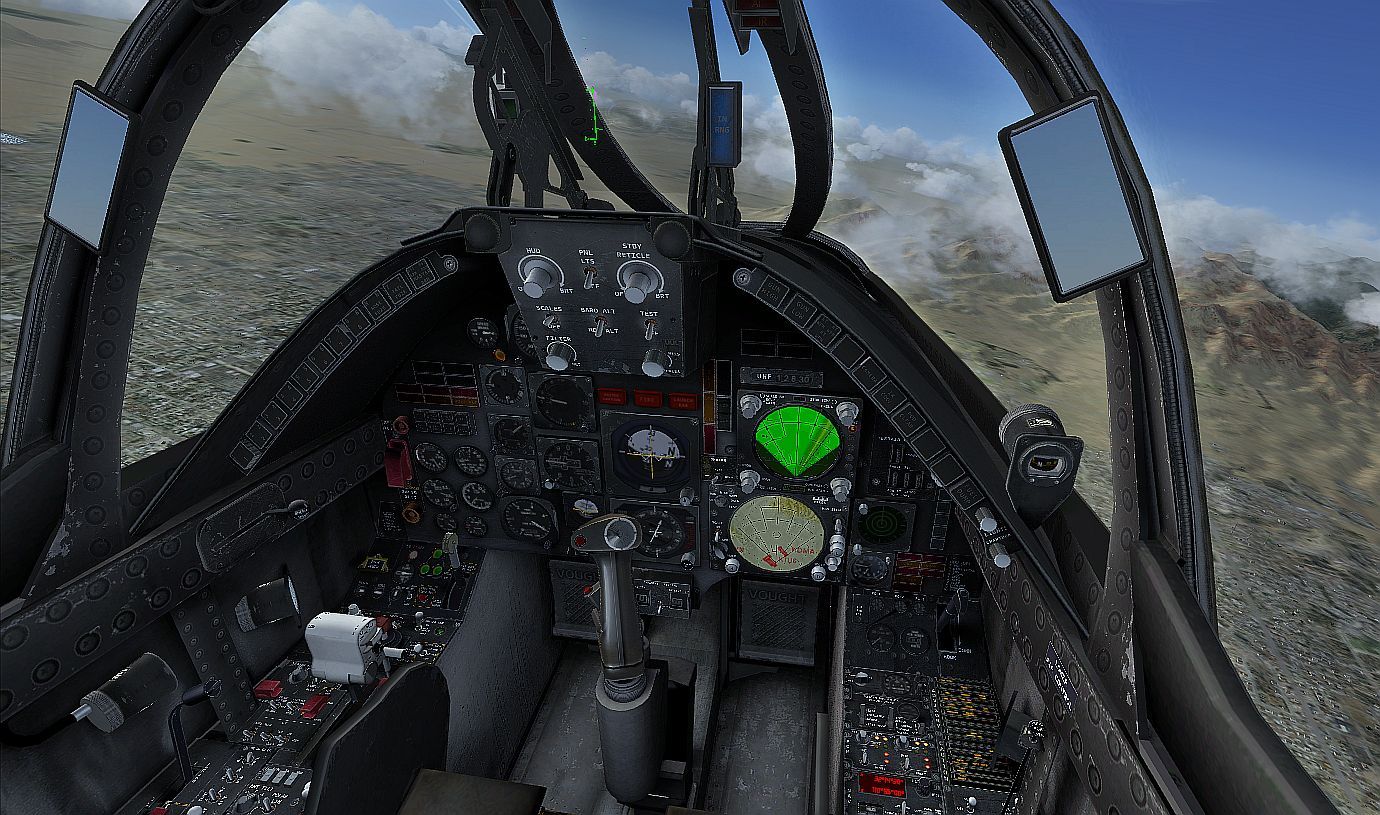Flip the PNL LTS panel lights switch

[x=589, y=275]
